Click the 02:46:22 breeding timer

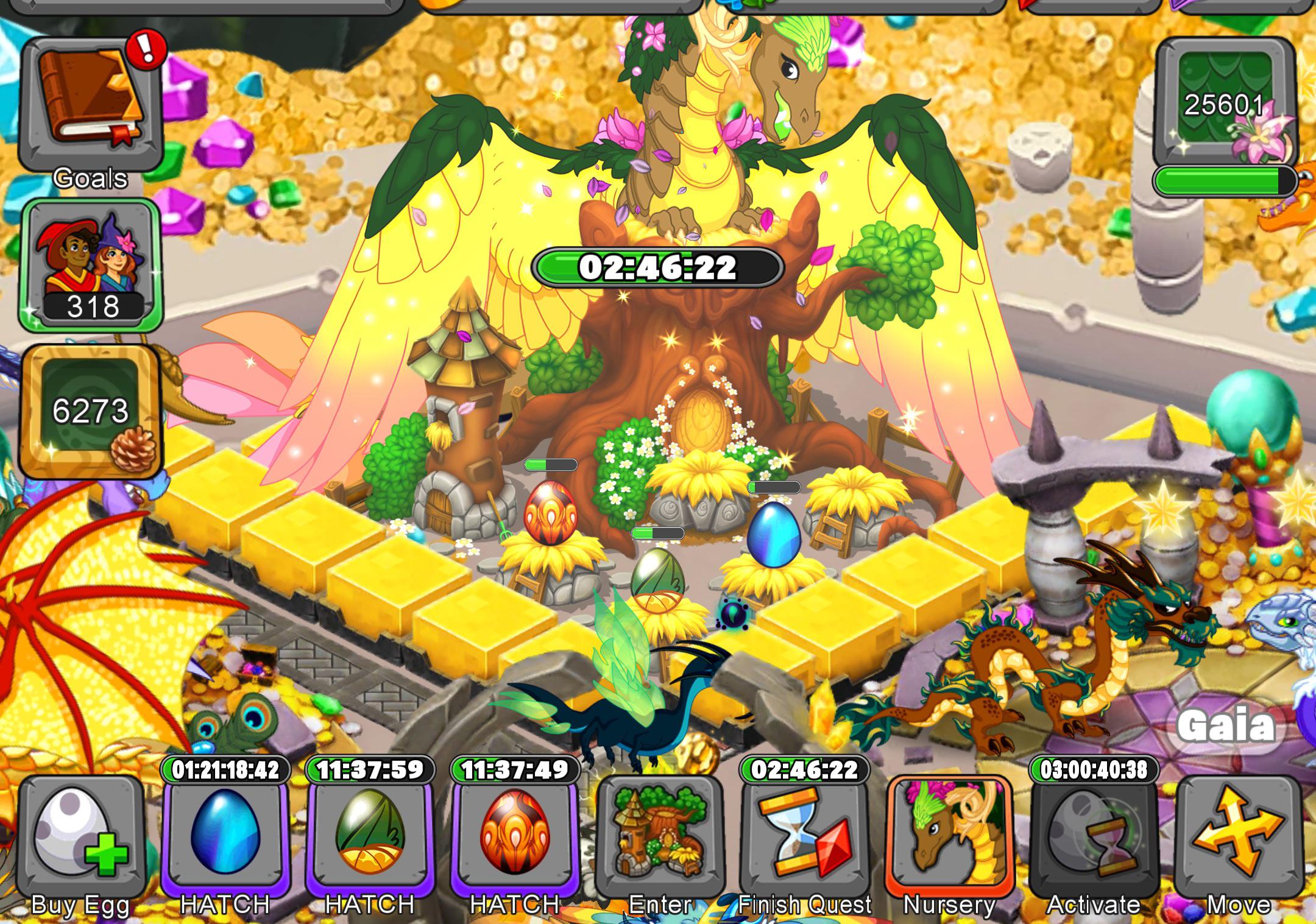[x=655, y=264]
